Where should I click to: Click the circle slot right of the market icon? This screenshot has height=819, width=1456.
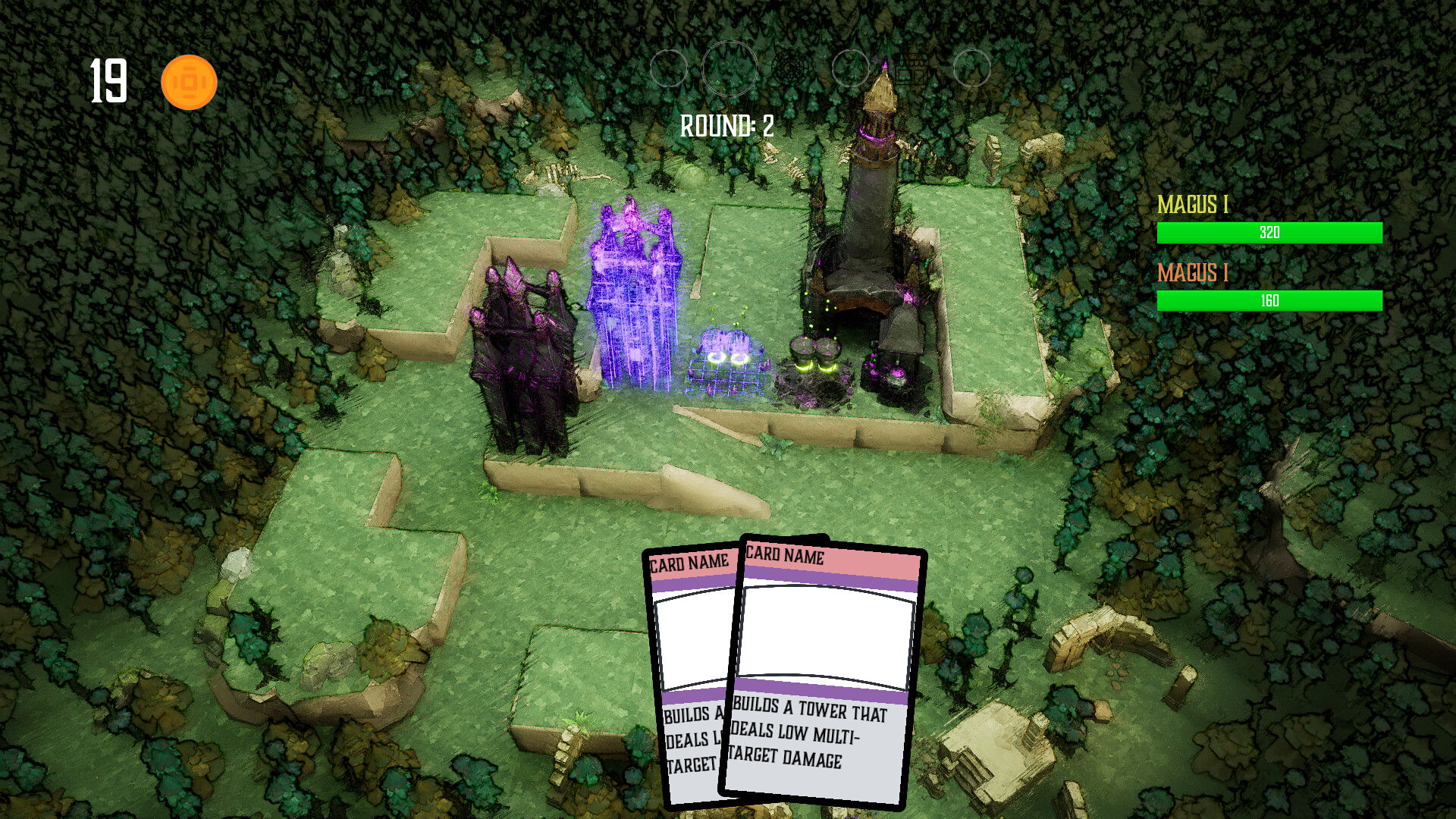coord(973,68)
